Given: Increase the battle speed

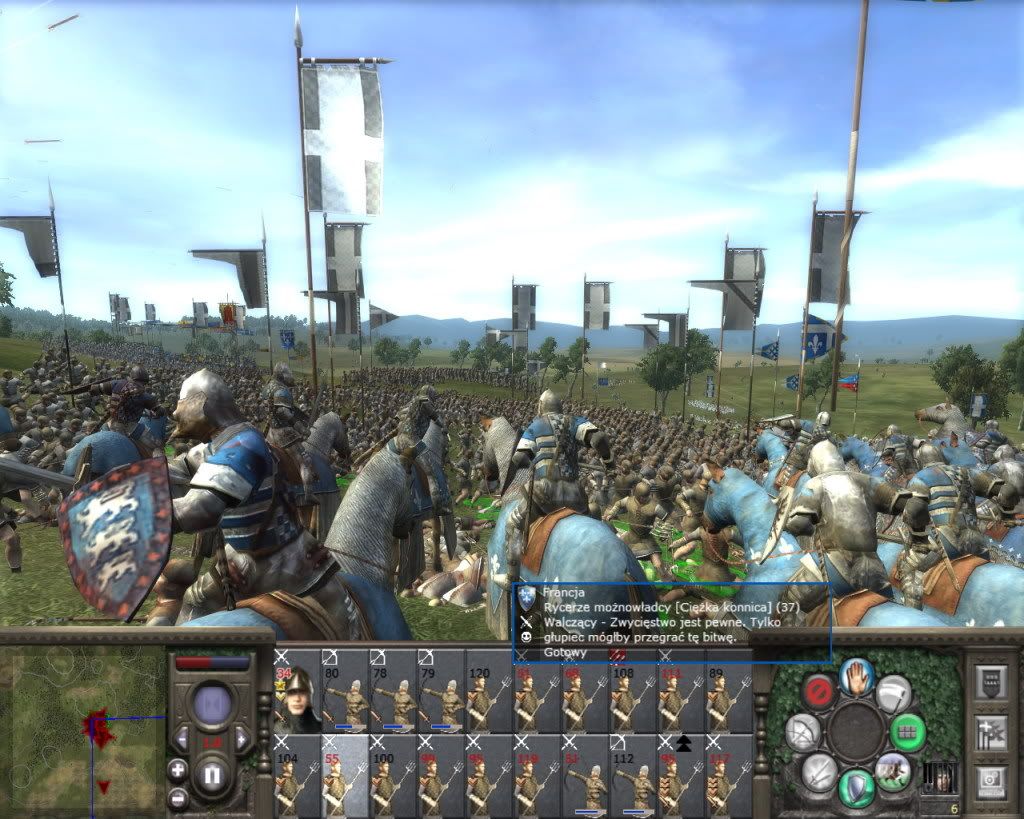Looking at the screenshot, I should click(x=241, y=740).
